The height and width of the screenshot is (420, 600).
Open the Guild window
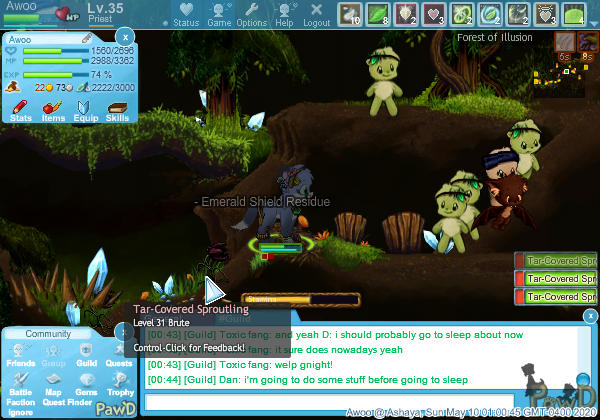(86, 353)
